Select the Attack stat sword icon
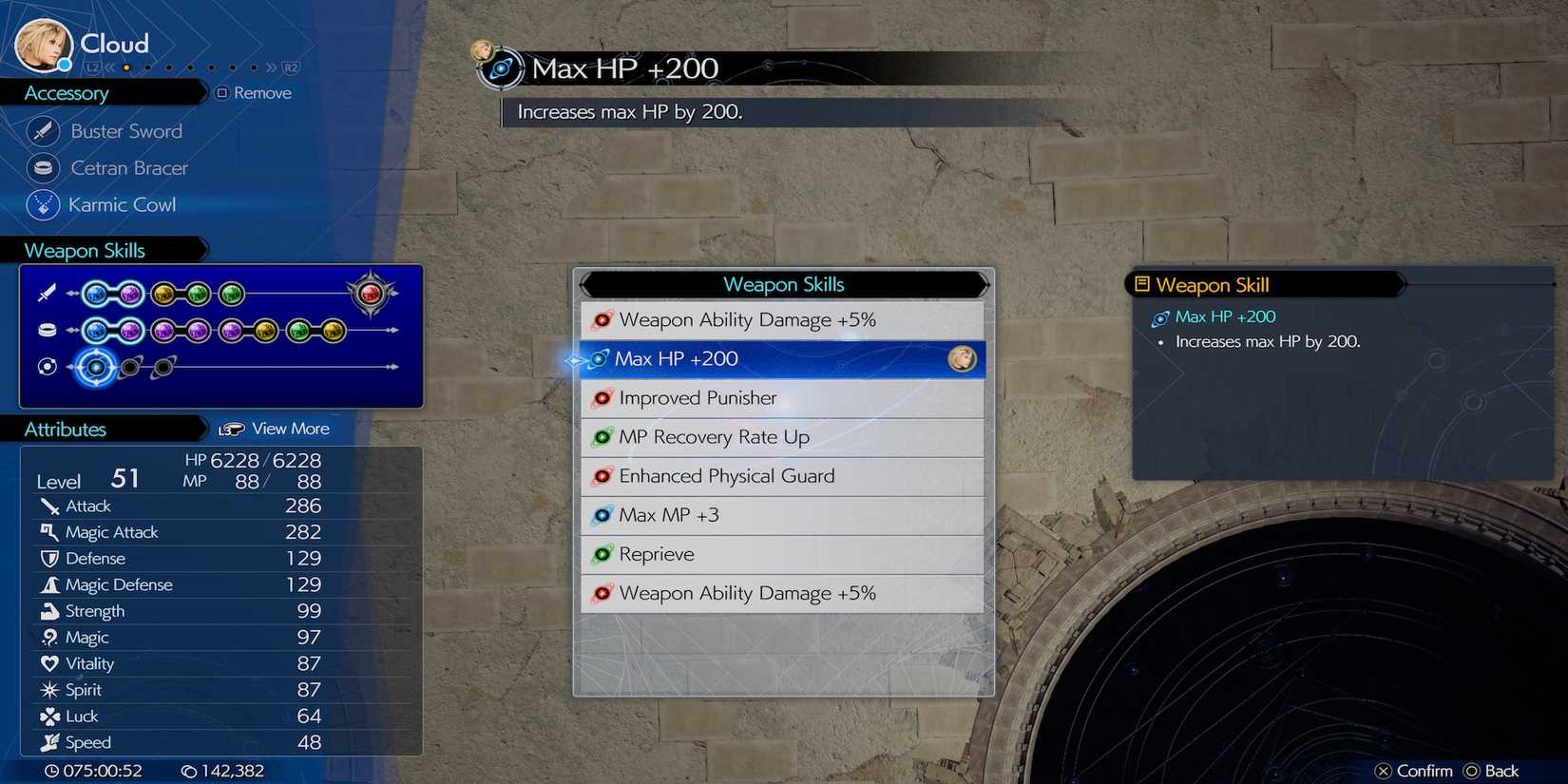This screenshot has height=784, width=1568. coord(49,506)
